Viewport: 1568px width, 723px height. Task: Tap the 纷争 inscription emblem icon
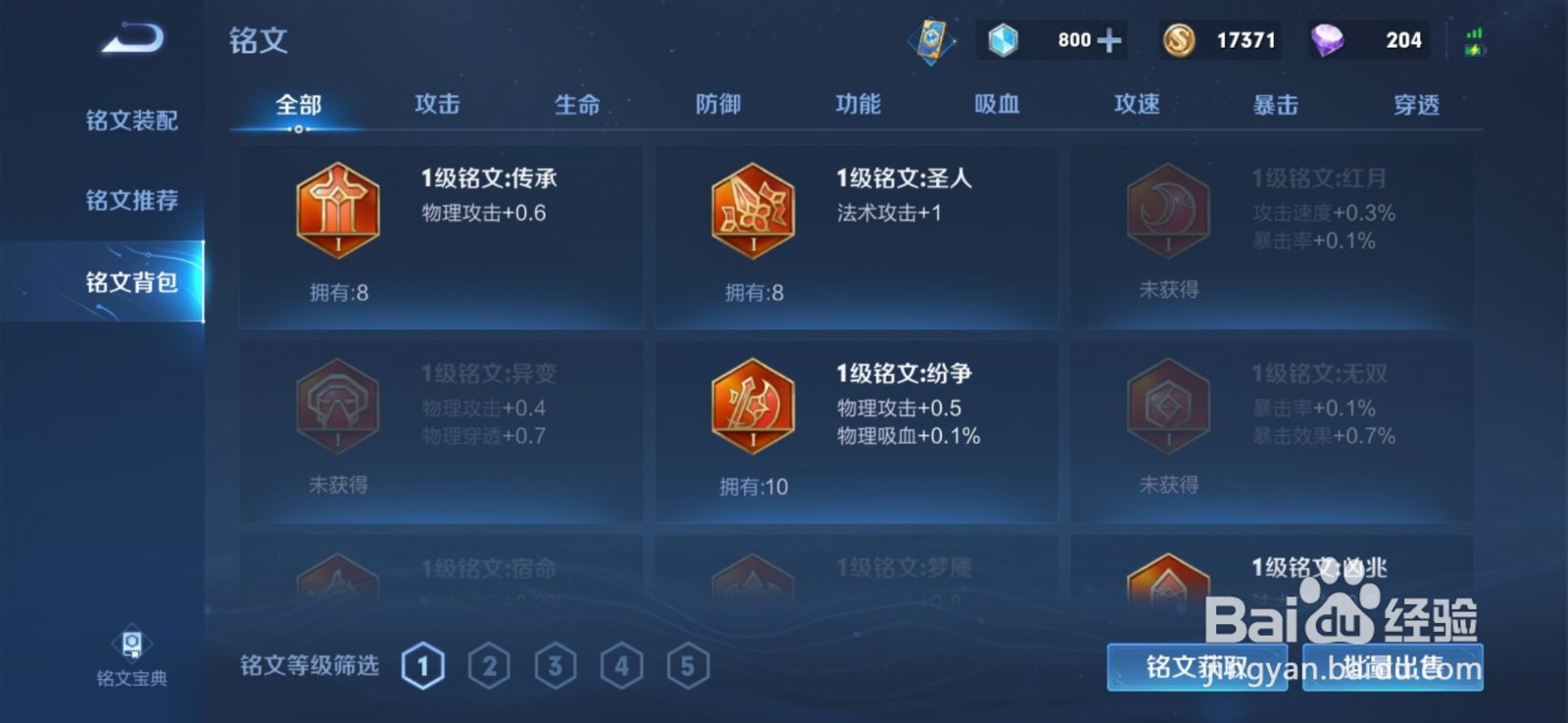(751, 406)
